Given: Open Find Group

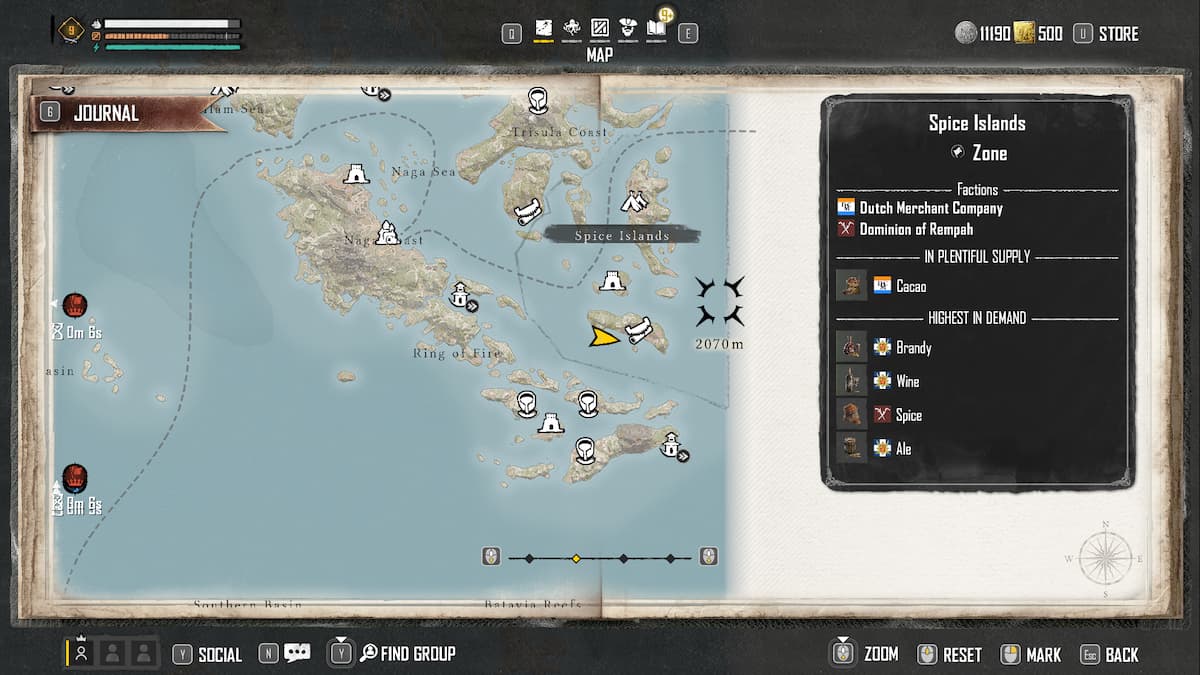Looking at the screenshot, I should click(417, 654).
